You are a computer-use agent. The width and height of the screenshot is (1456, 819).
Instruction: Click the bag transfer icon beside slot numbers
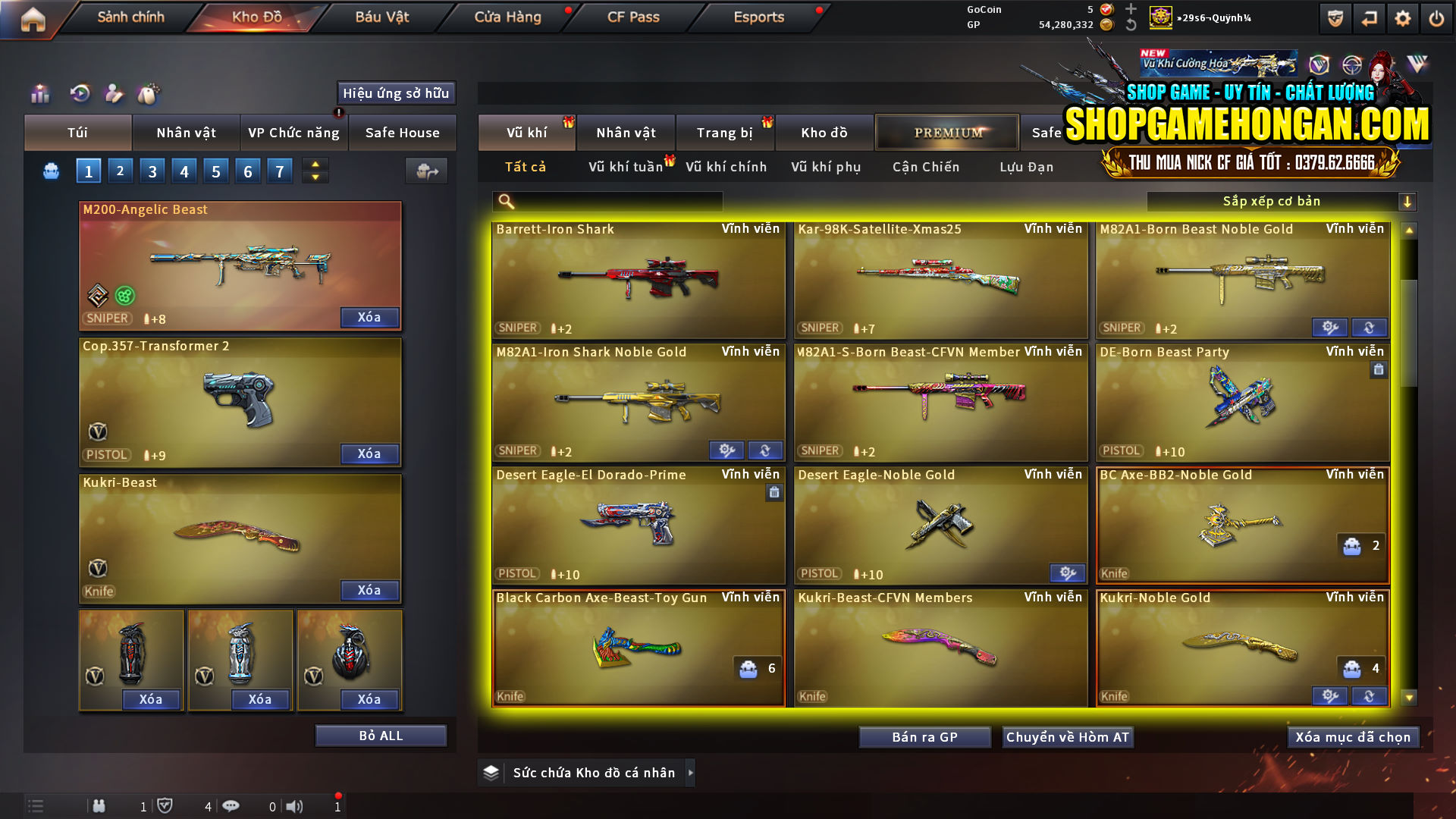[426, 171]
